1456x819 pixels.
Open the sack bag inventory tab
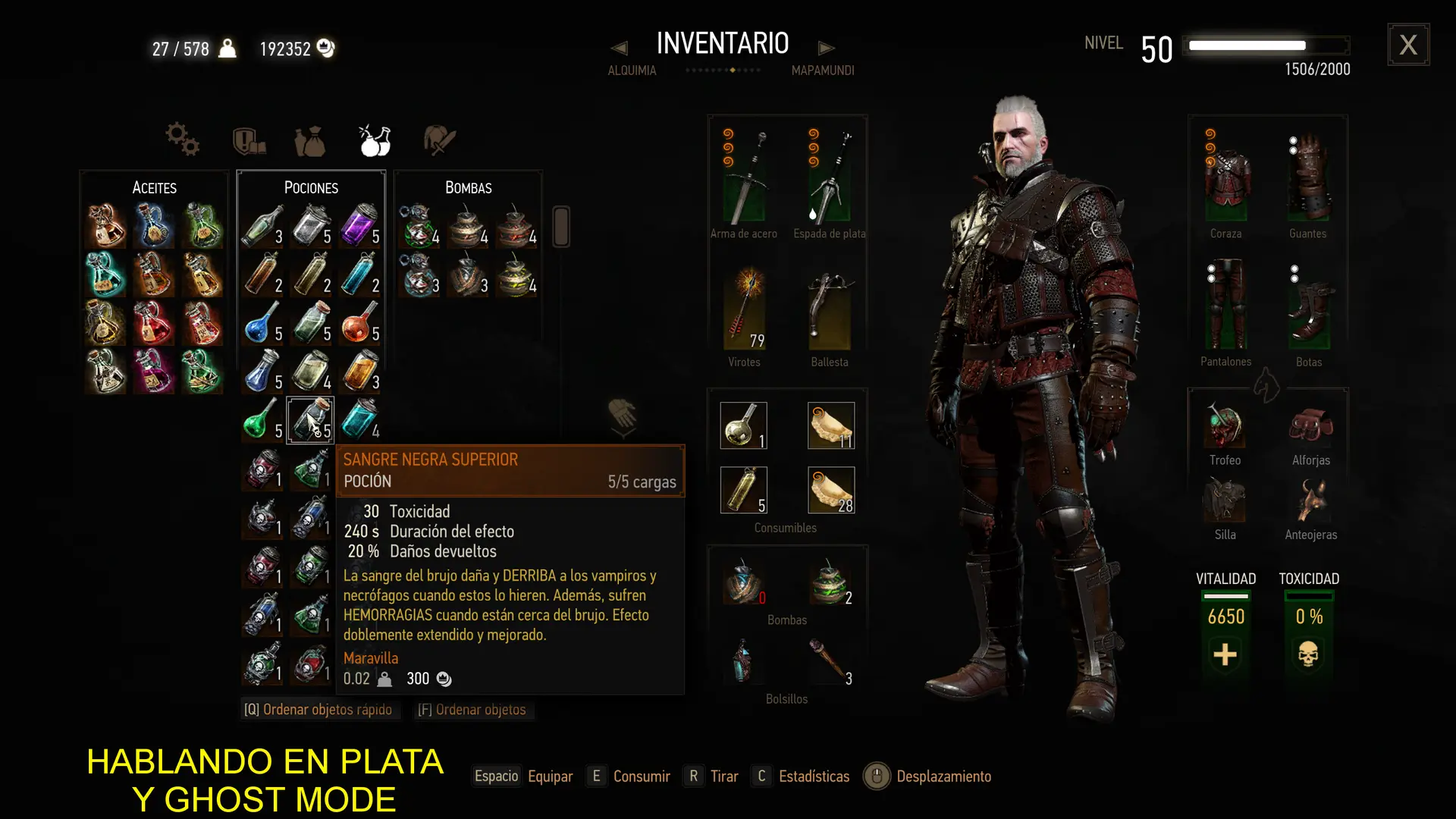point(309,141)
